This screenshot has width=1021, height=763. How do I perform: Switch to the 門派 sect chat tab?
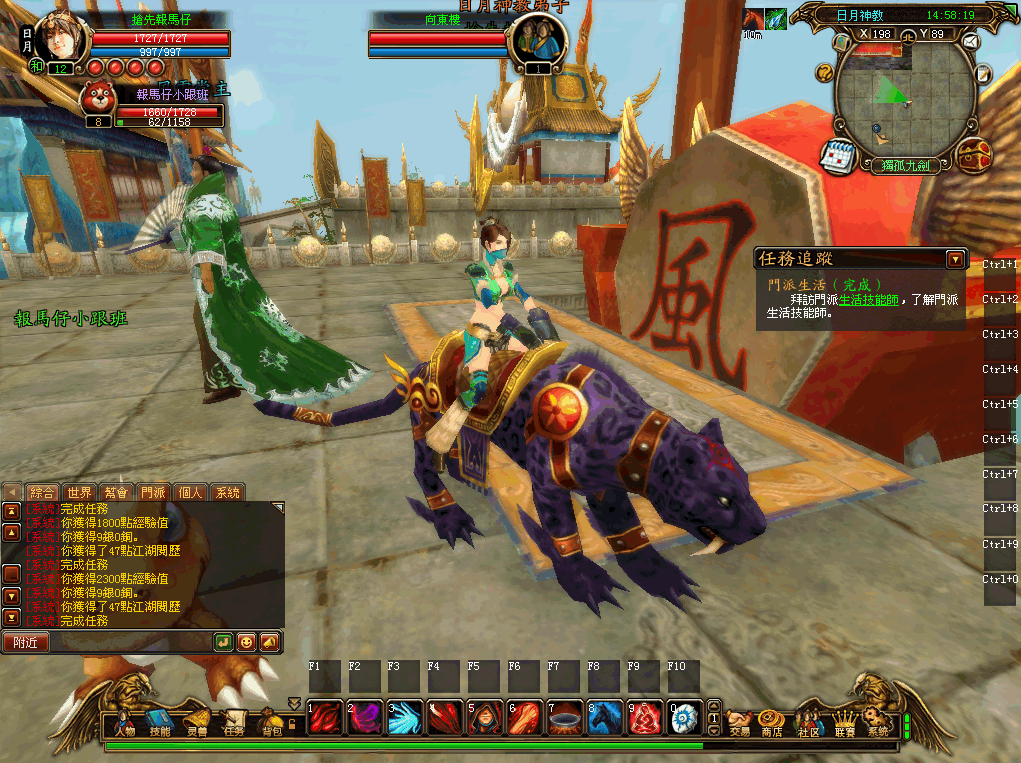(153, 492)
